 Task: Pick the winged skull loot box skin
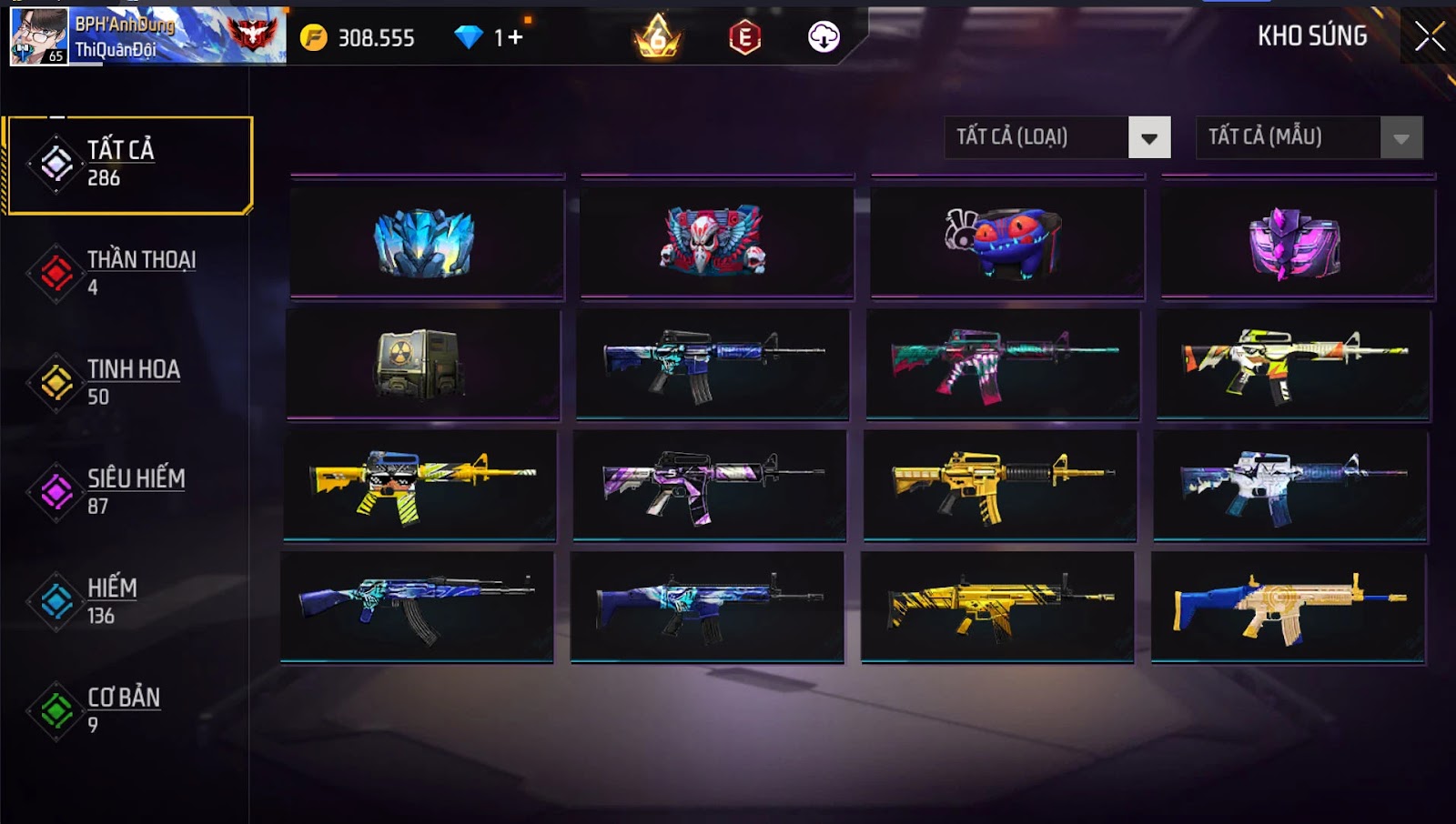point(716,243)
